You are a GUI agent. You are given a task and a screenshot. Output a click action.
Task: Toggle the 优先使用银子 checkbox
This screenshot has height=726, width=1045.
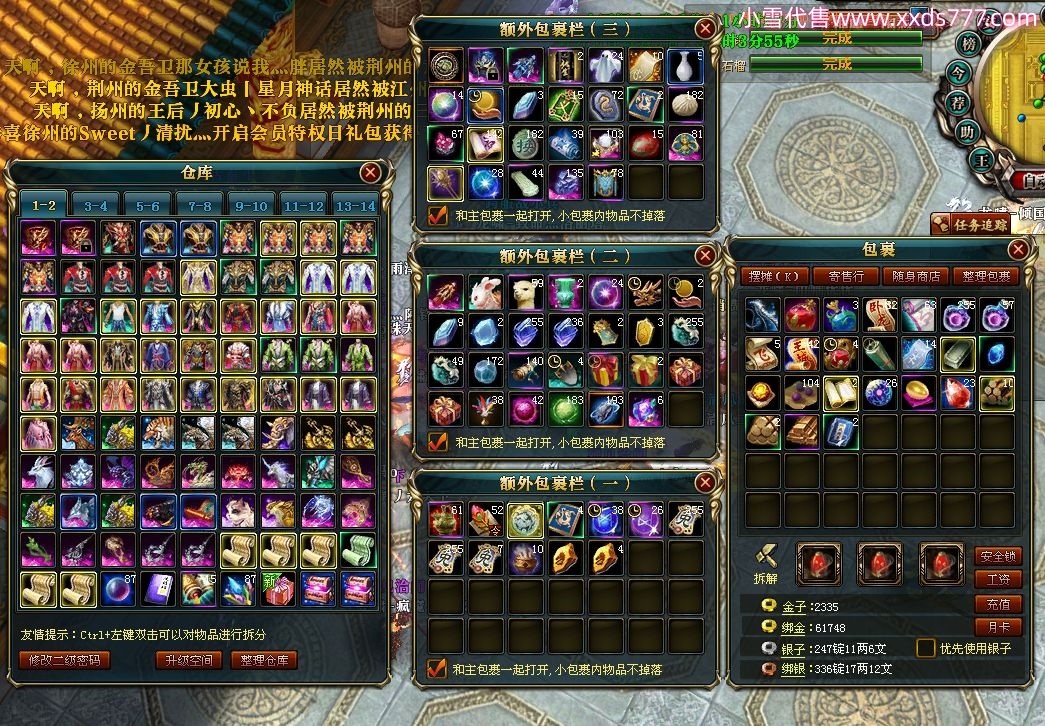pyautogui.click(x=927, y=648)
